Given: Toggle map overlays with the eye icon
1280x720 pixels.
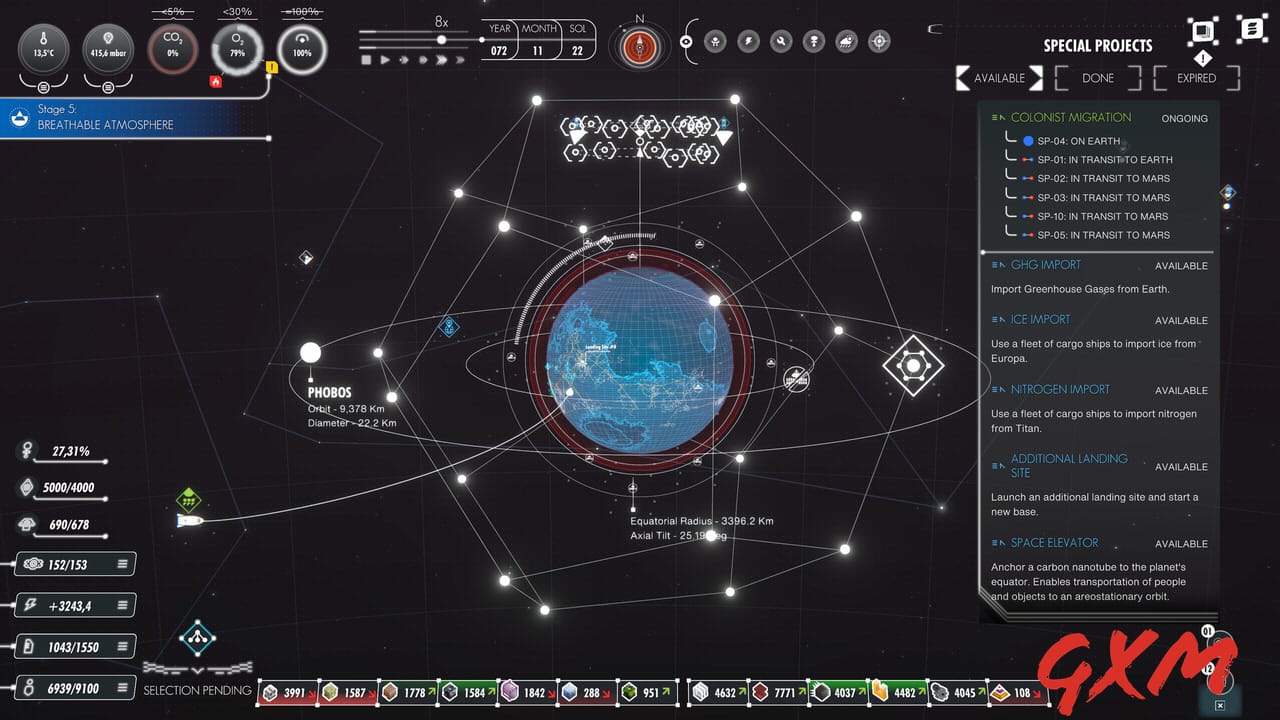Looking at the screenshot, I should [686, 41].
